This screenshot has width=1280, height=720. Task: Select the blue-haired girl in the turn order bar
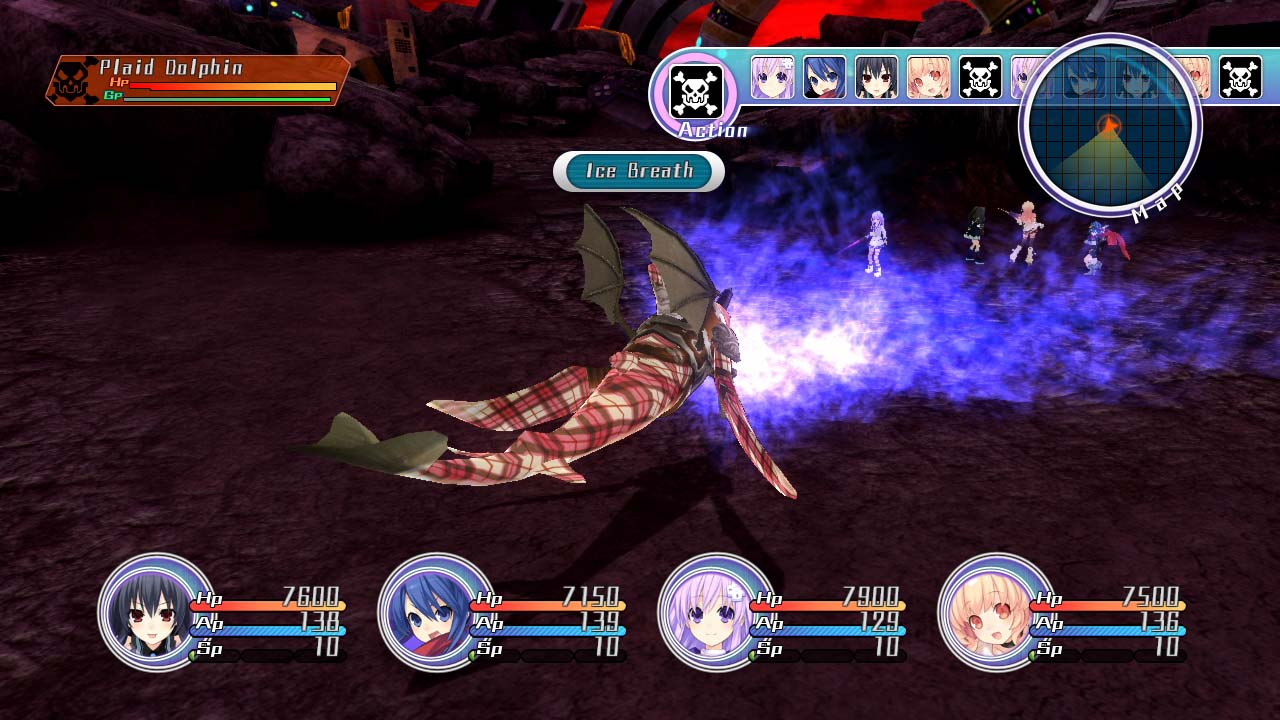[824, 78]
